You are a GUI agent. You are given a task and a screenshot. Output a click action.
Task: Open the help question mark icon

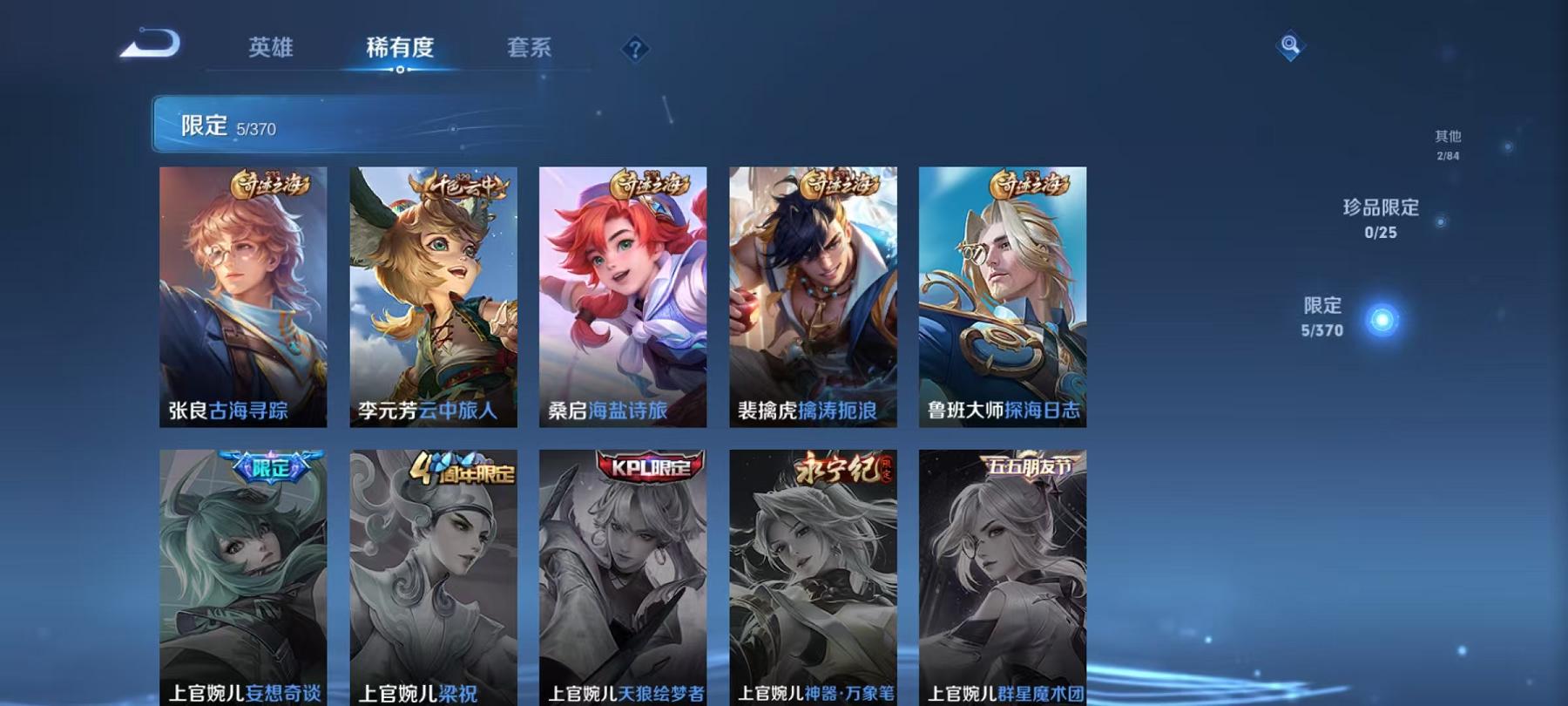coord(637,50)
